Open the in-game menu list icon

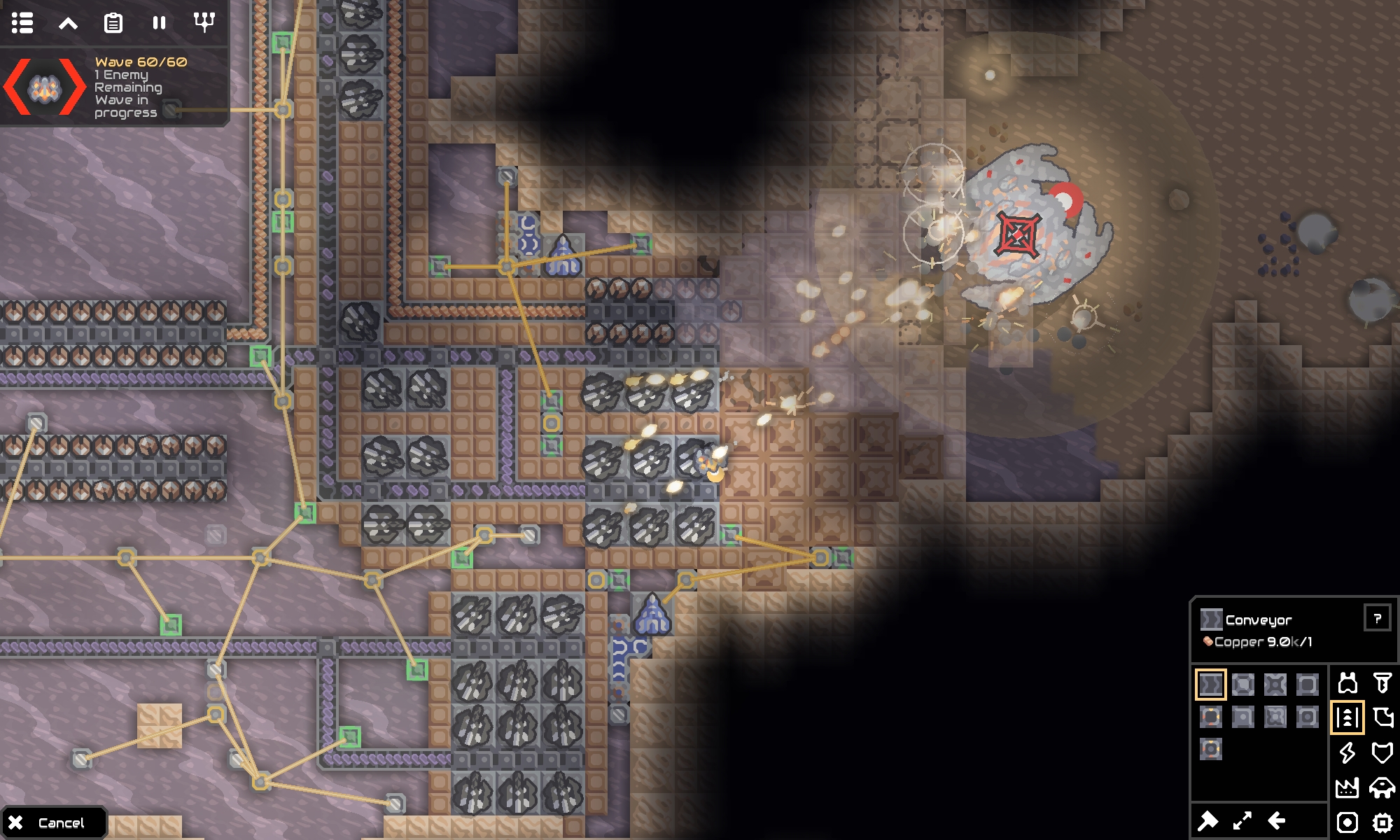(x=23, y=23)
